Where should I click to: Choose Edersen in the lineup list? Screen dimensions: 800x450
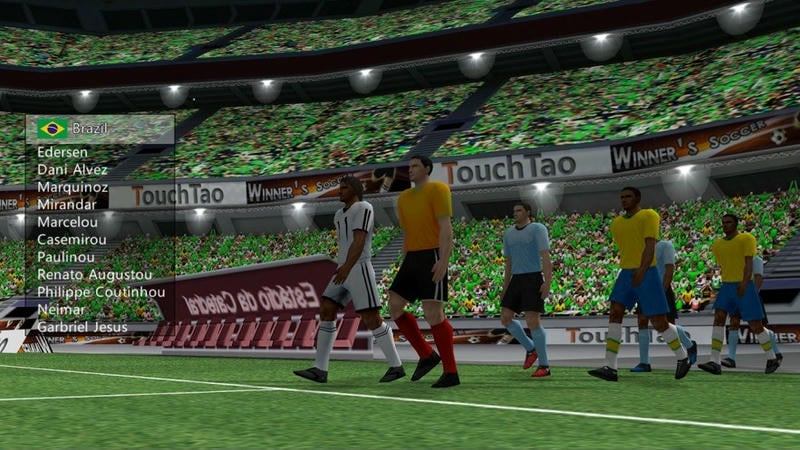pyautogui.click(x=62, y=152)
